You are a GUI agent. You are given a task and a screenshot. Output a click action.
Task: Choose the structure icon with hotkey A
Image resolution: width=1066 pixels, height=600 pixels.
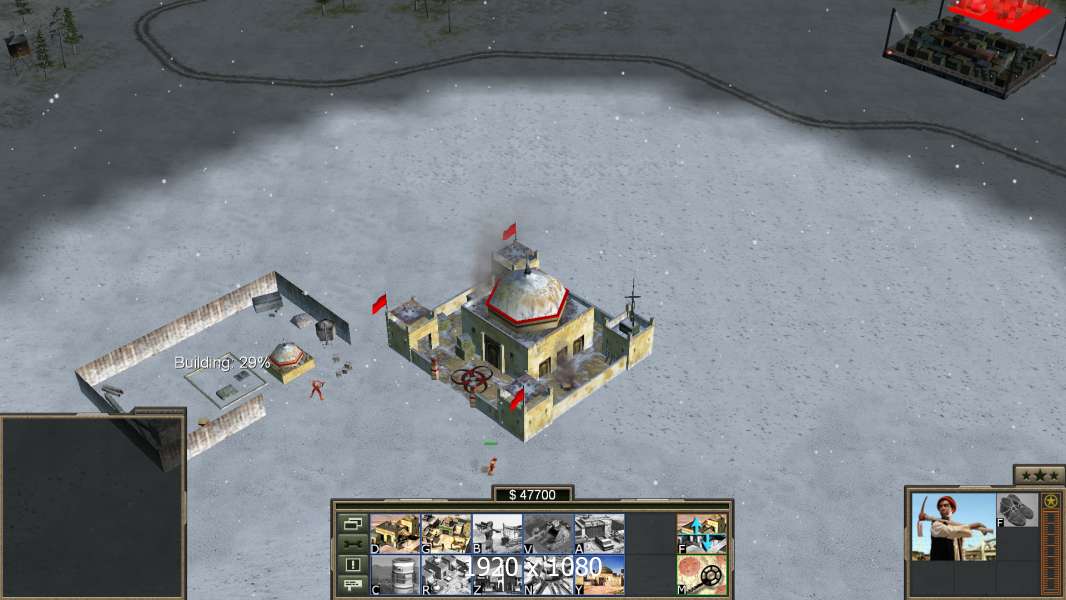pos(599,533)
